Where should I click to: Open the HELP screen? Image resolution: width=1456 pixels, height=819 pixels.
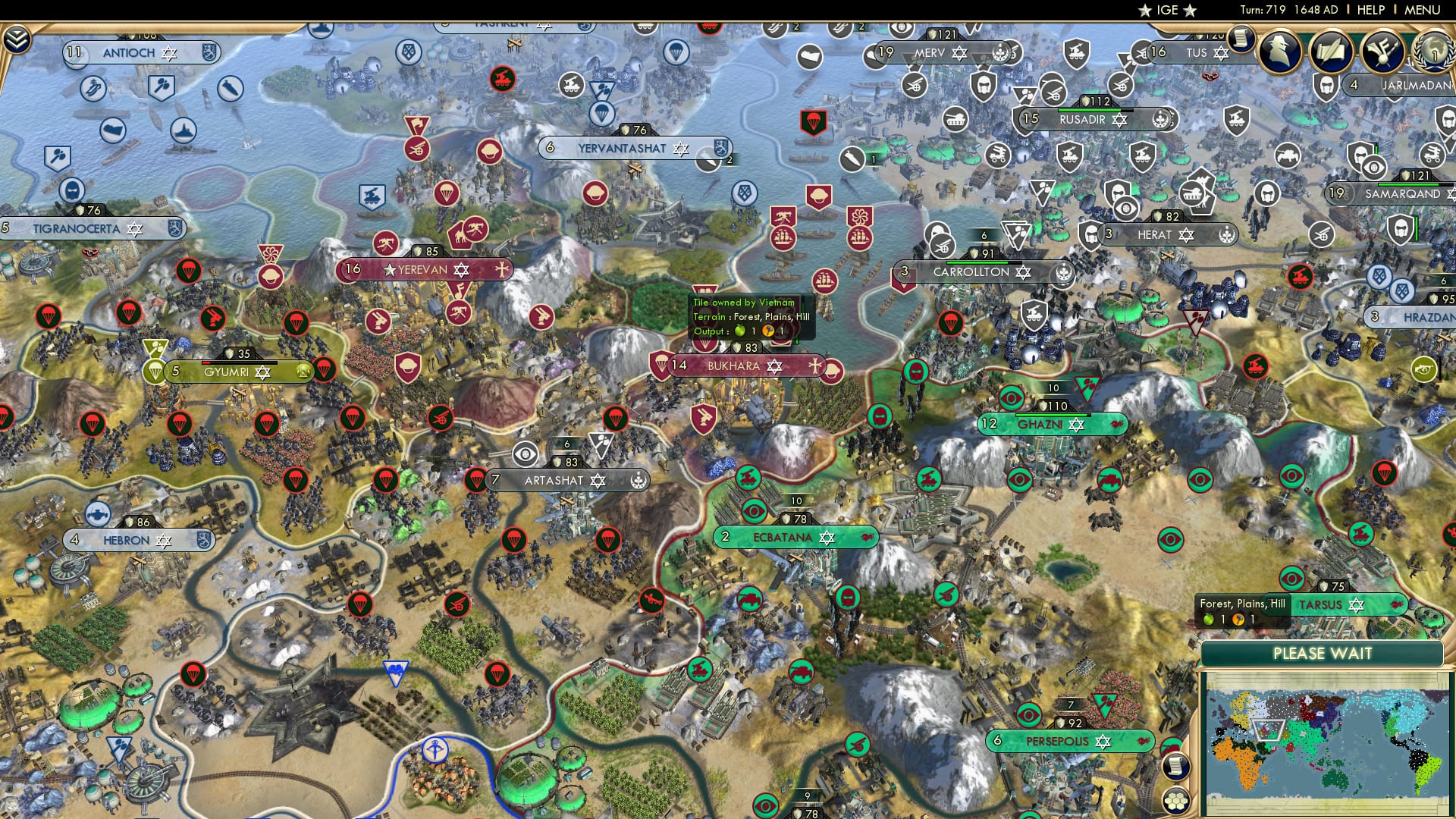(1373, 10)
